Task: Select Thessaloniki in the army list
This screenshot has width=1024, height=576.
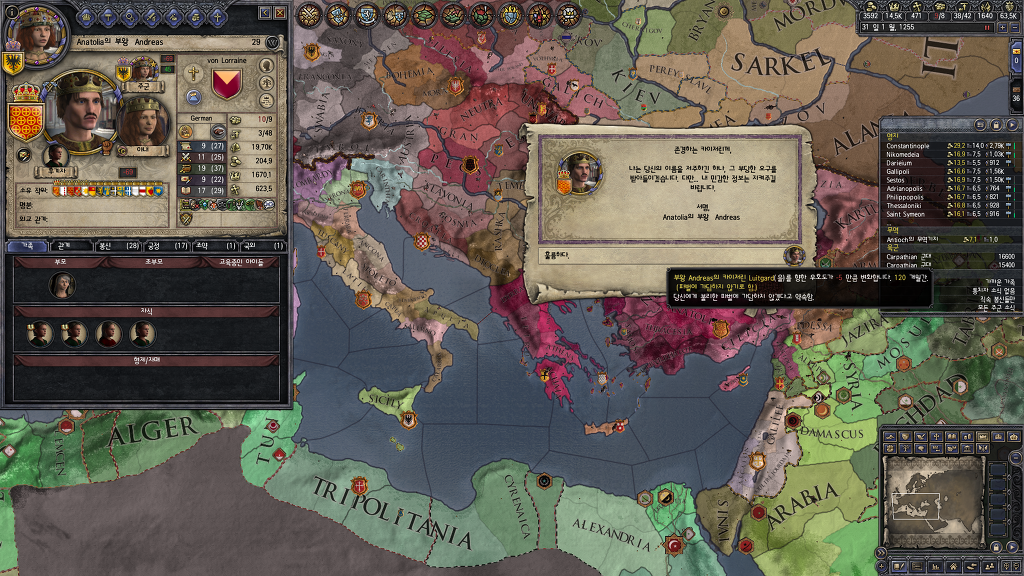Action: tap(906, 206)
